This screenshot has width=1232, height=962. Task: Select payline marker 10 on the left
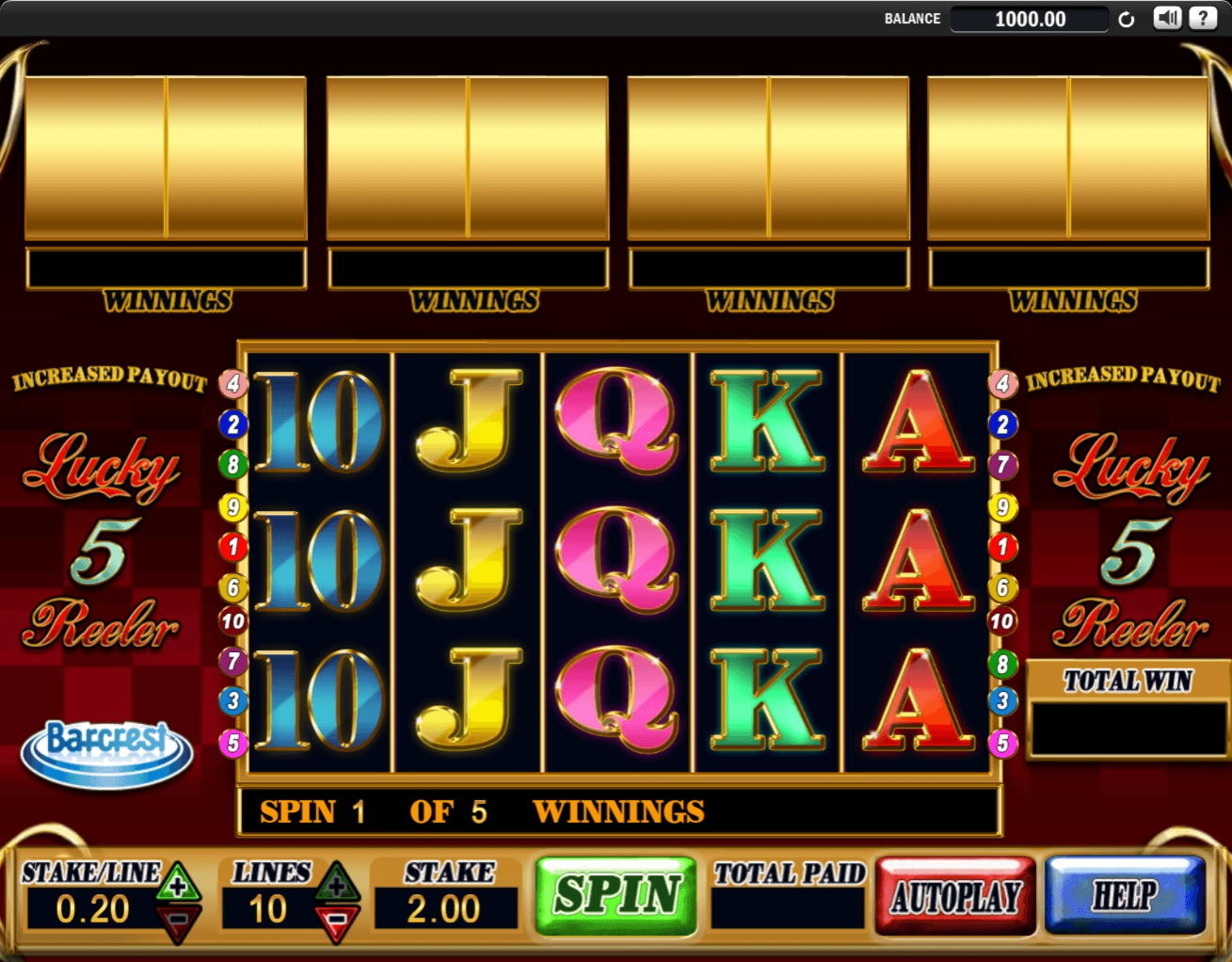[x=231, y=621]
